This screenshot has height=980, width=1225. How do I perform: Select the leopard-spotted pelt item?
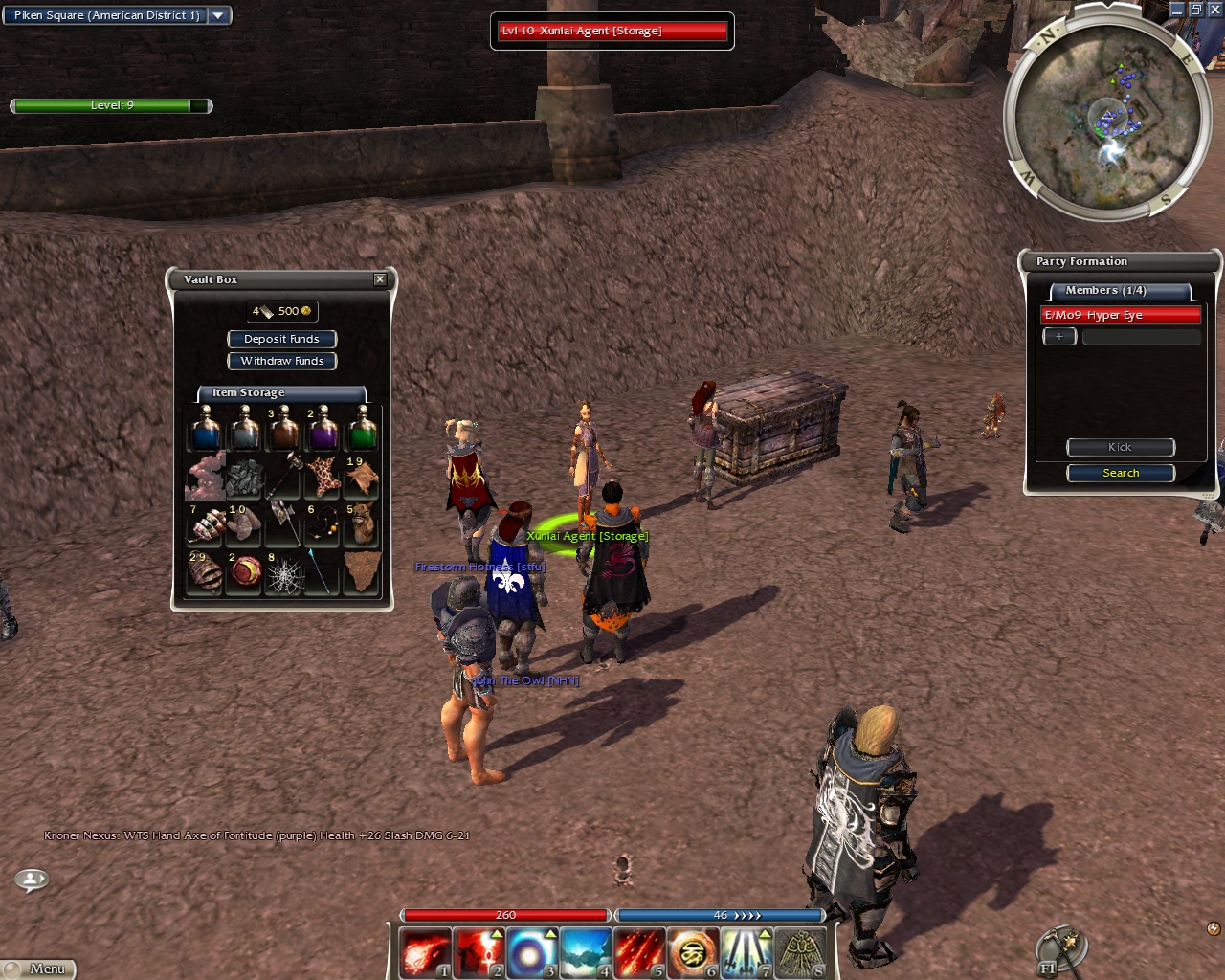323,477
